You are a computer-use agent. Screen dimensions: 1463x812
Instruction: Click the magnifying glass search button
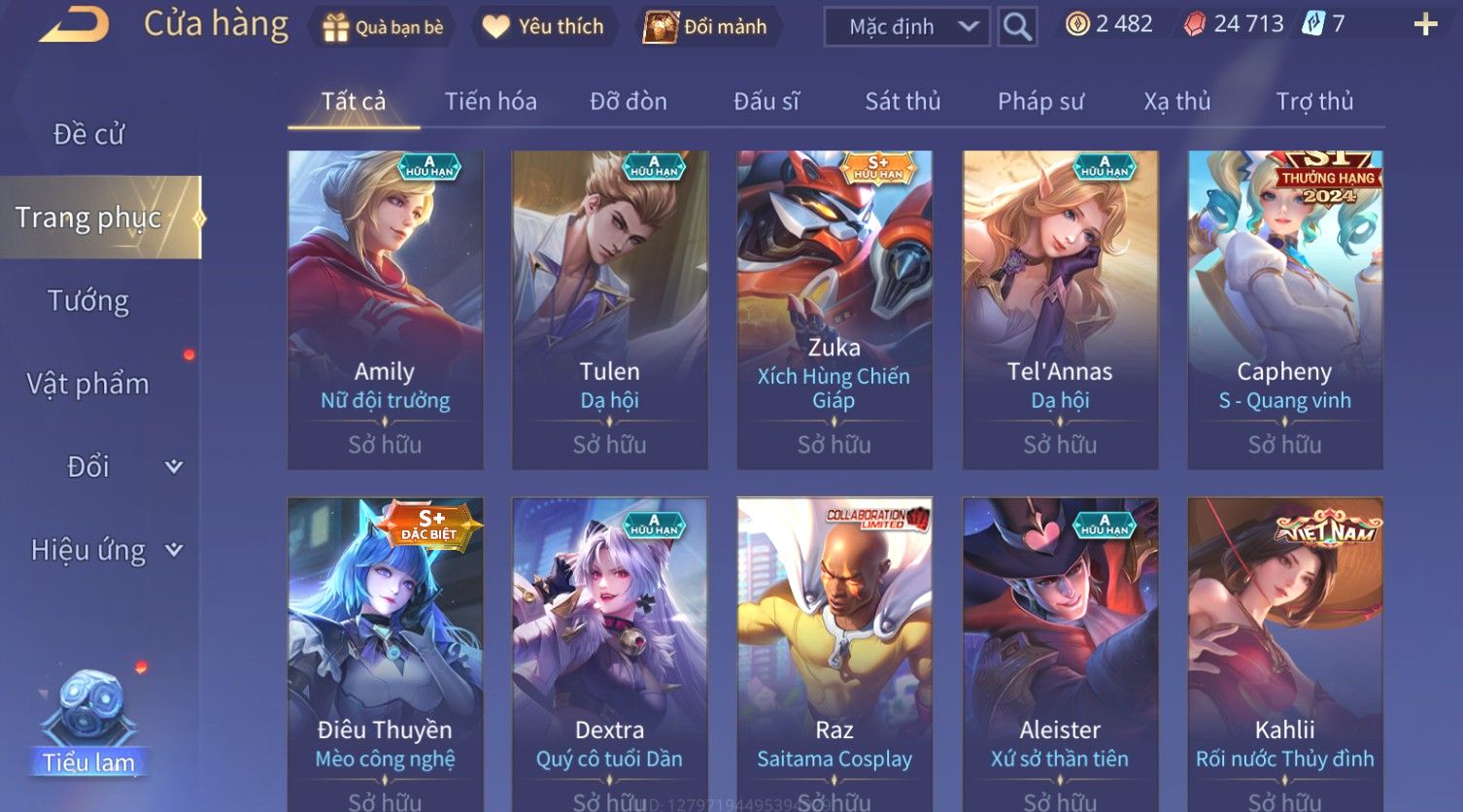1017,27
